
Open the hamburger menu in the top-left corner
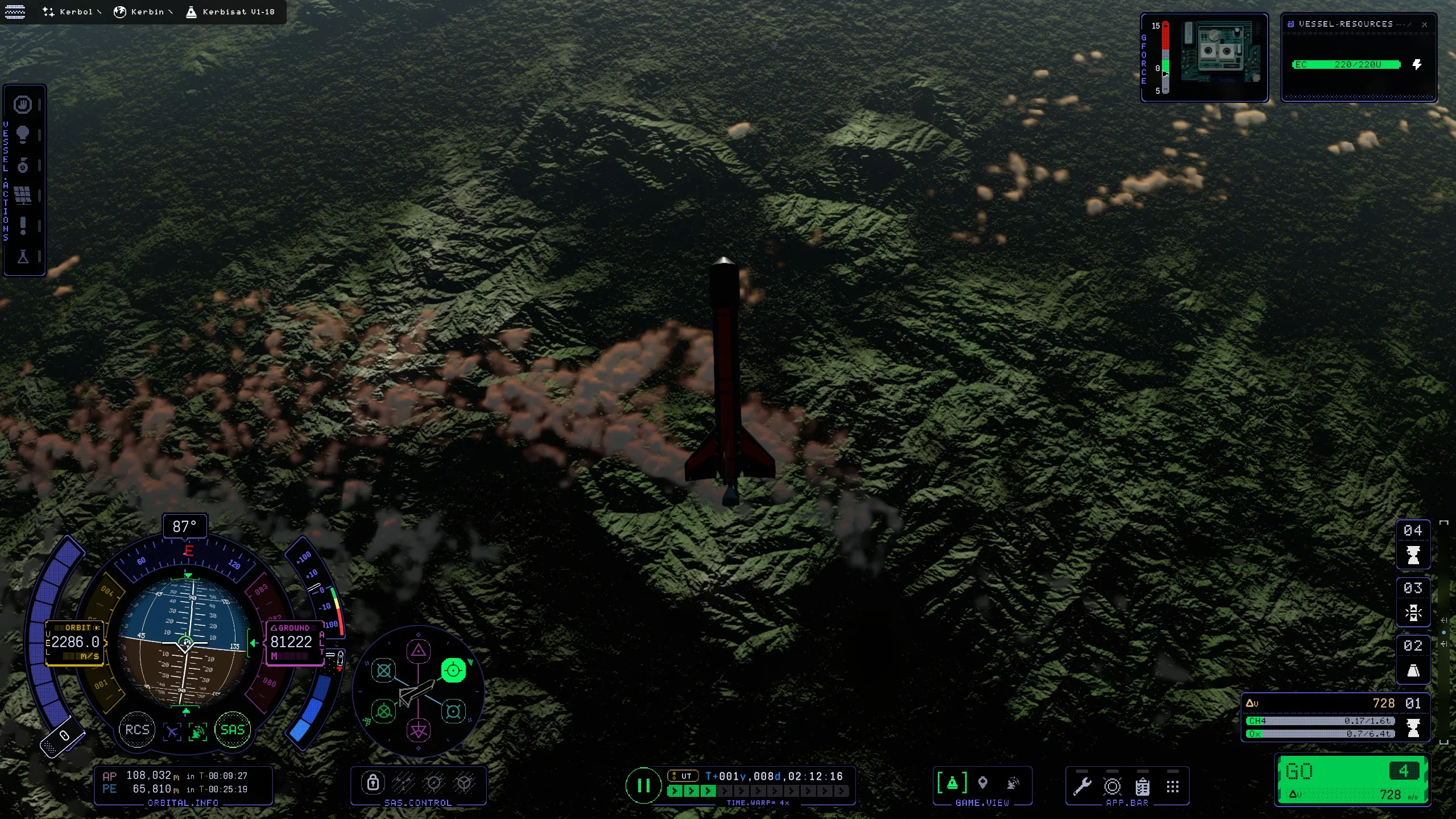15,11
